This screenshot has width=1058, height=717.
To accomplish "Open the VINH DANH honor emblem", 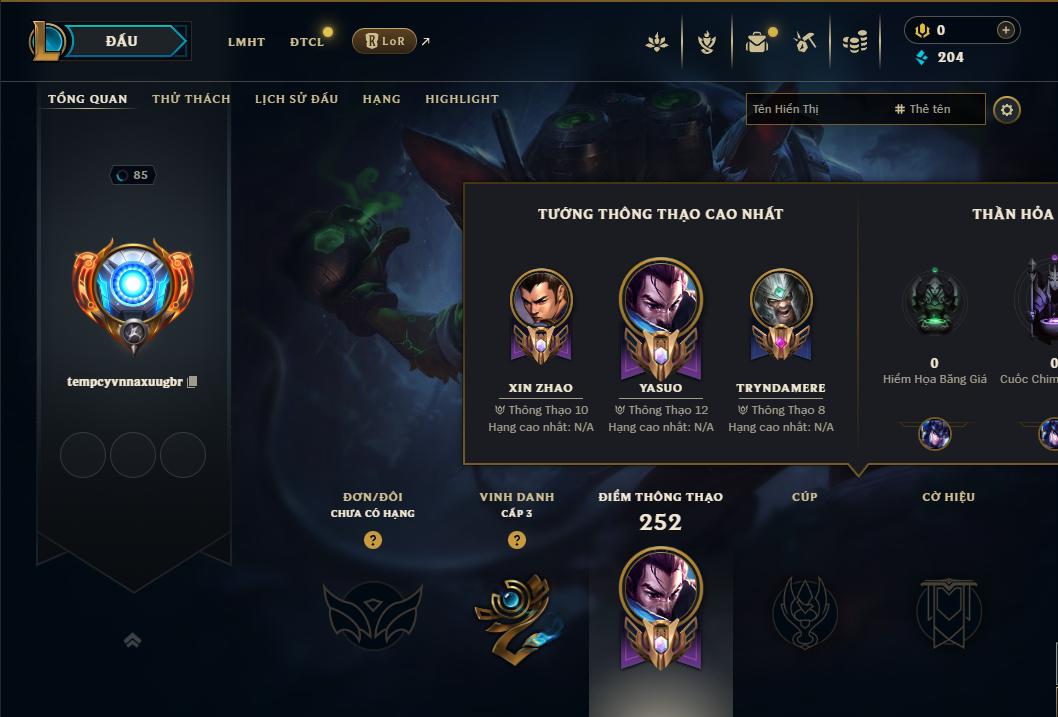I will click(x=517, y=612).
